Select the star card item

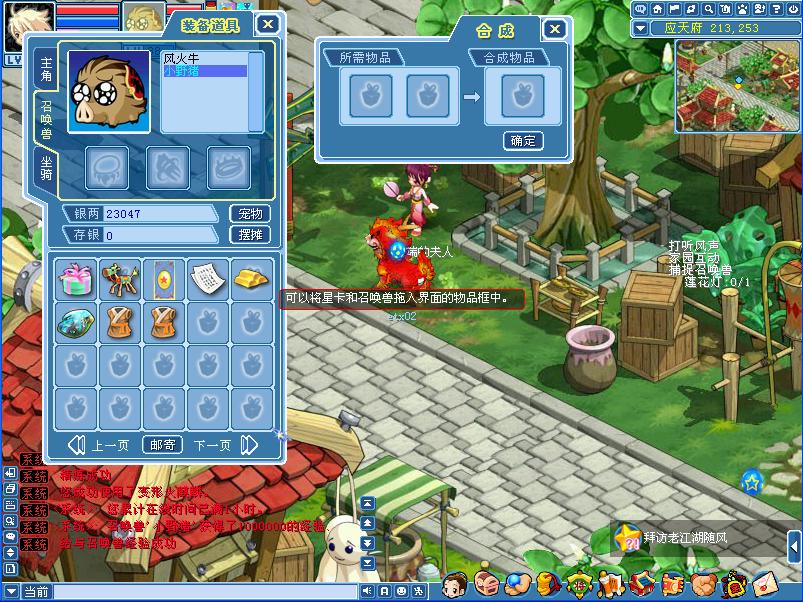163,278
